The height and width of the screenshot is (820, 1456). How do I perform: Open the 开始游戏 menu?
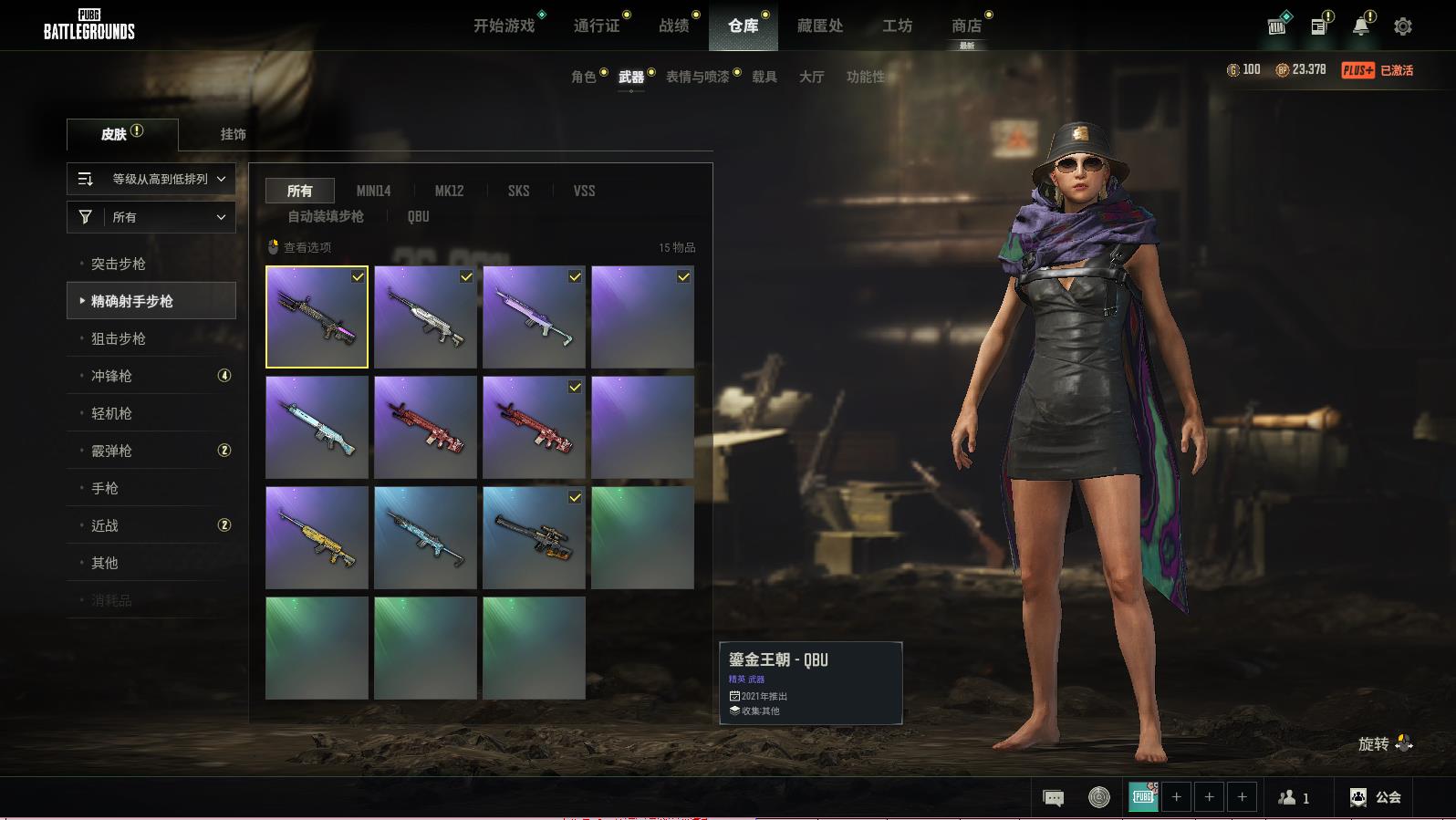tap(504, 26)
